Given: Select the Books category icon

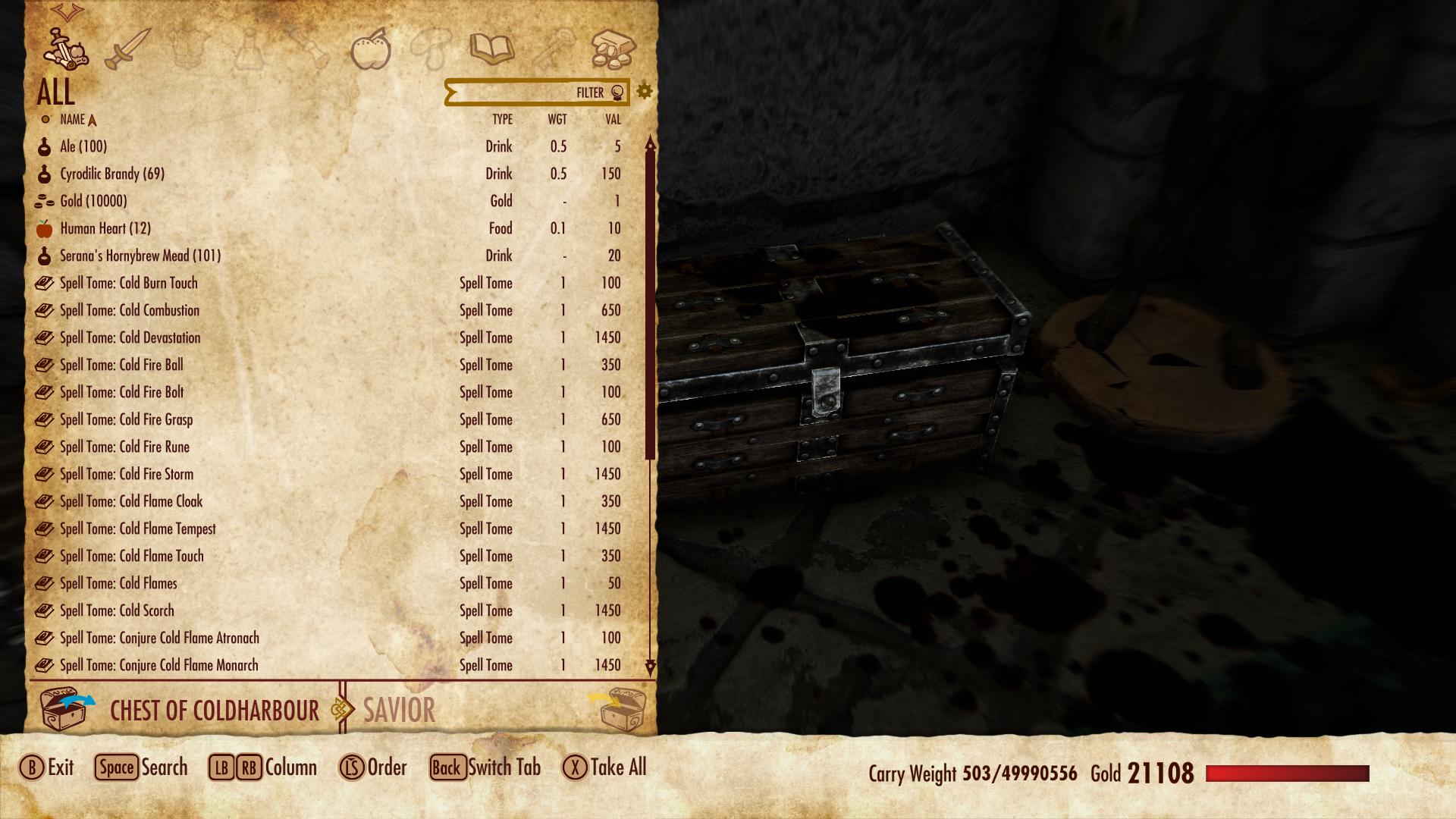Looking at the screenshot, I should (491, 47).
